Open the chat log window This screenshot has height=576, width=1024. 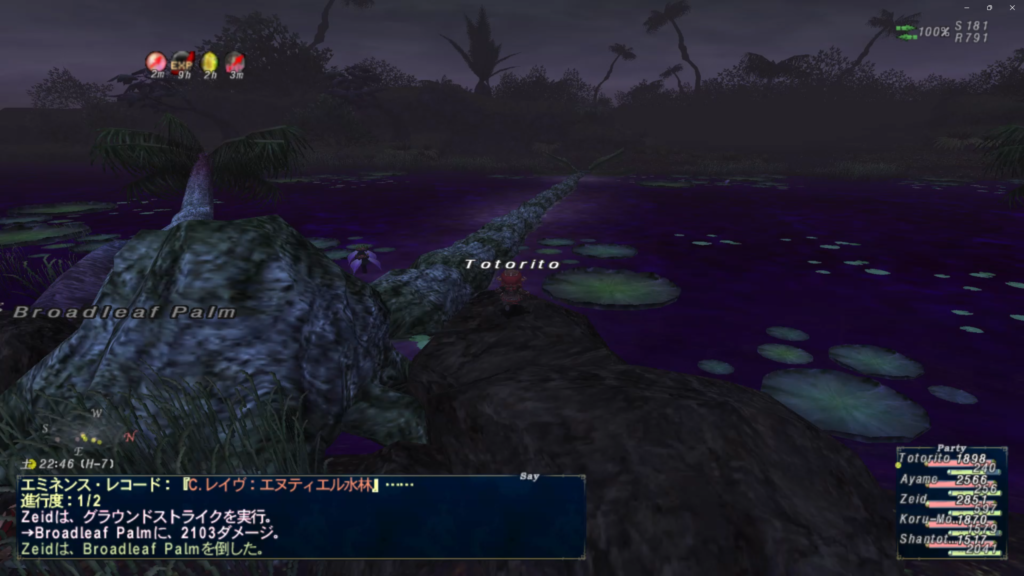[300, 516]
